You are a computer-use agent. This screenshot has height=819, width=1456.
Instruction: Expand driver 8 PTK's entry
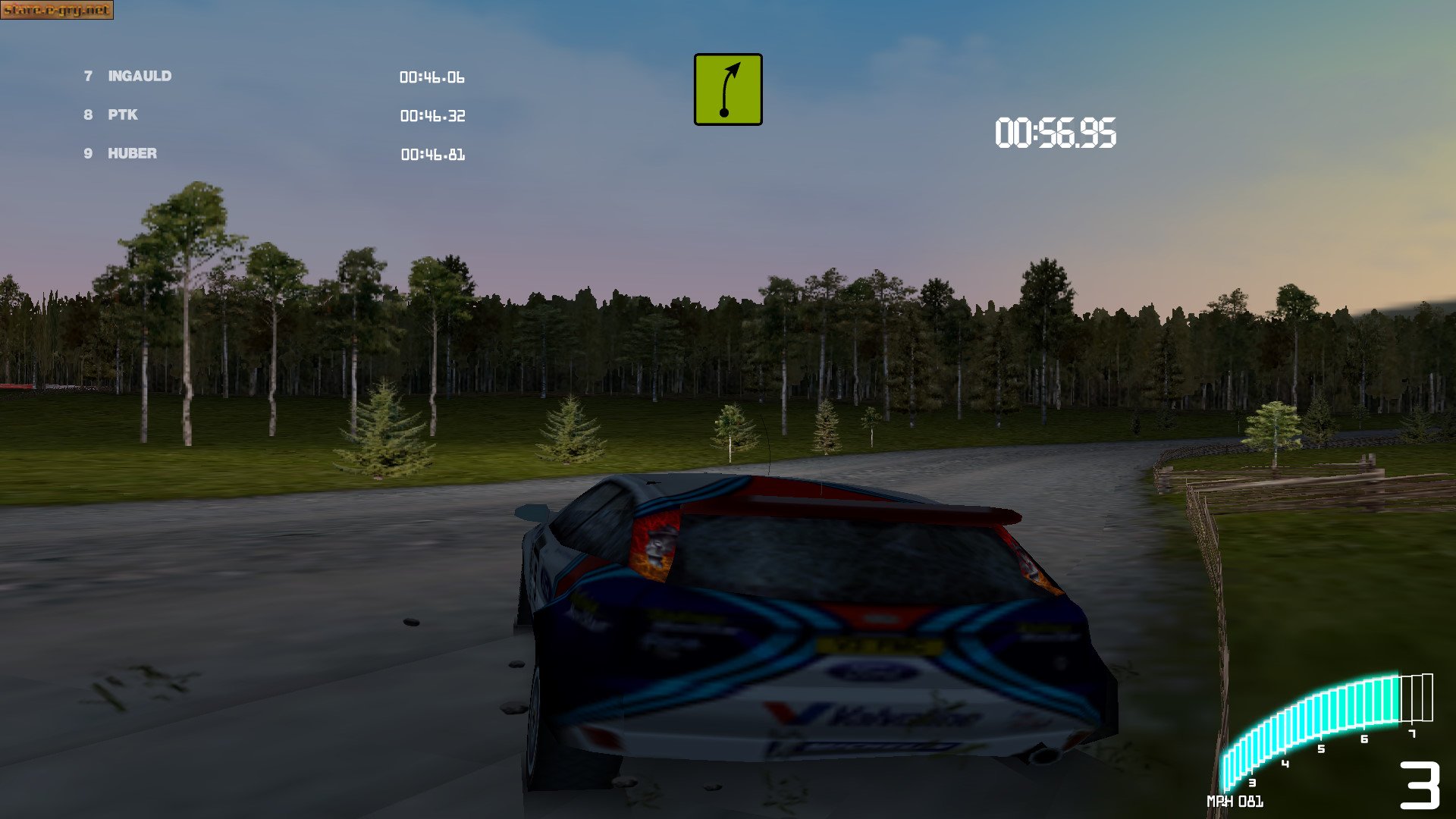pyautogui.click(x=121, y=115)
